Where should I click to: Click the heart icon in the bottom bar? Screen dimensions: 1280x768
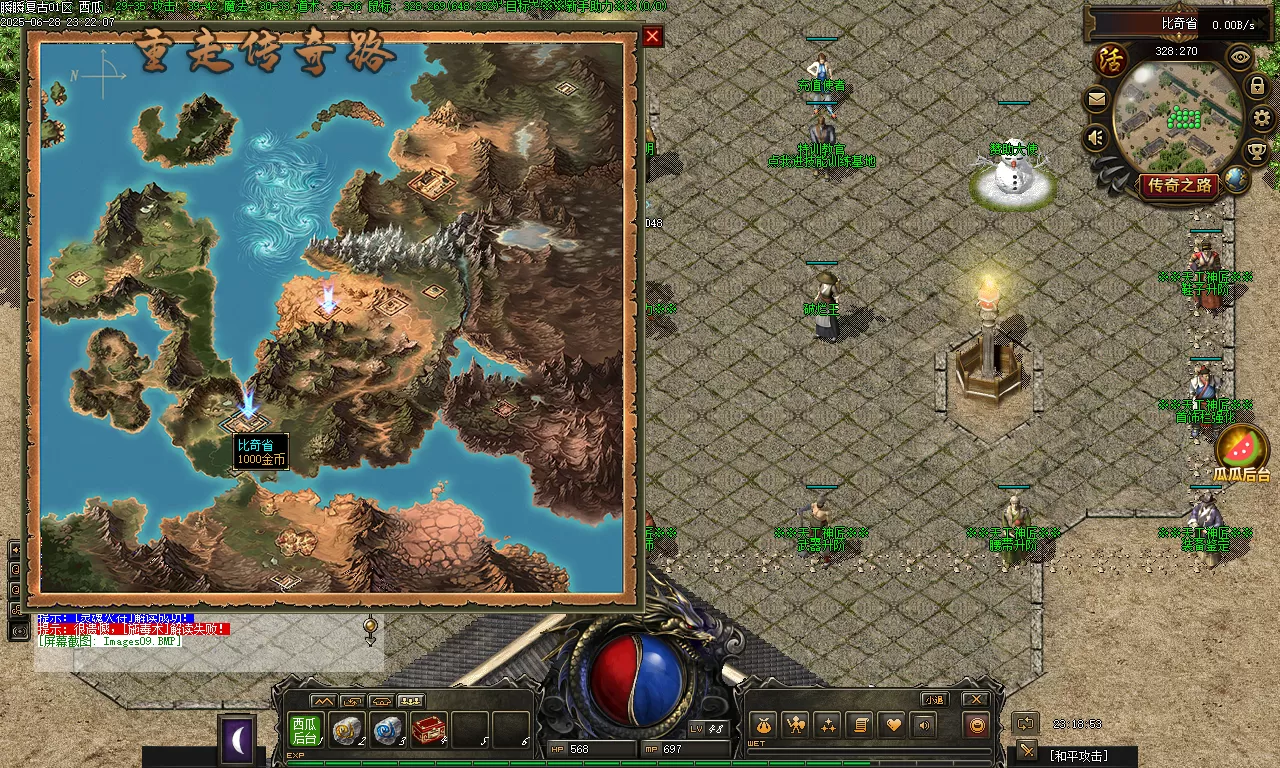[x=893, y=725]
